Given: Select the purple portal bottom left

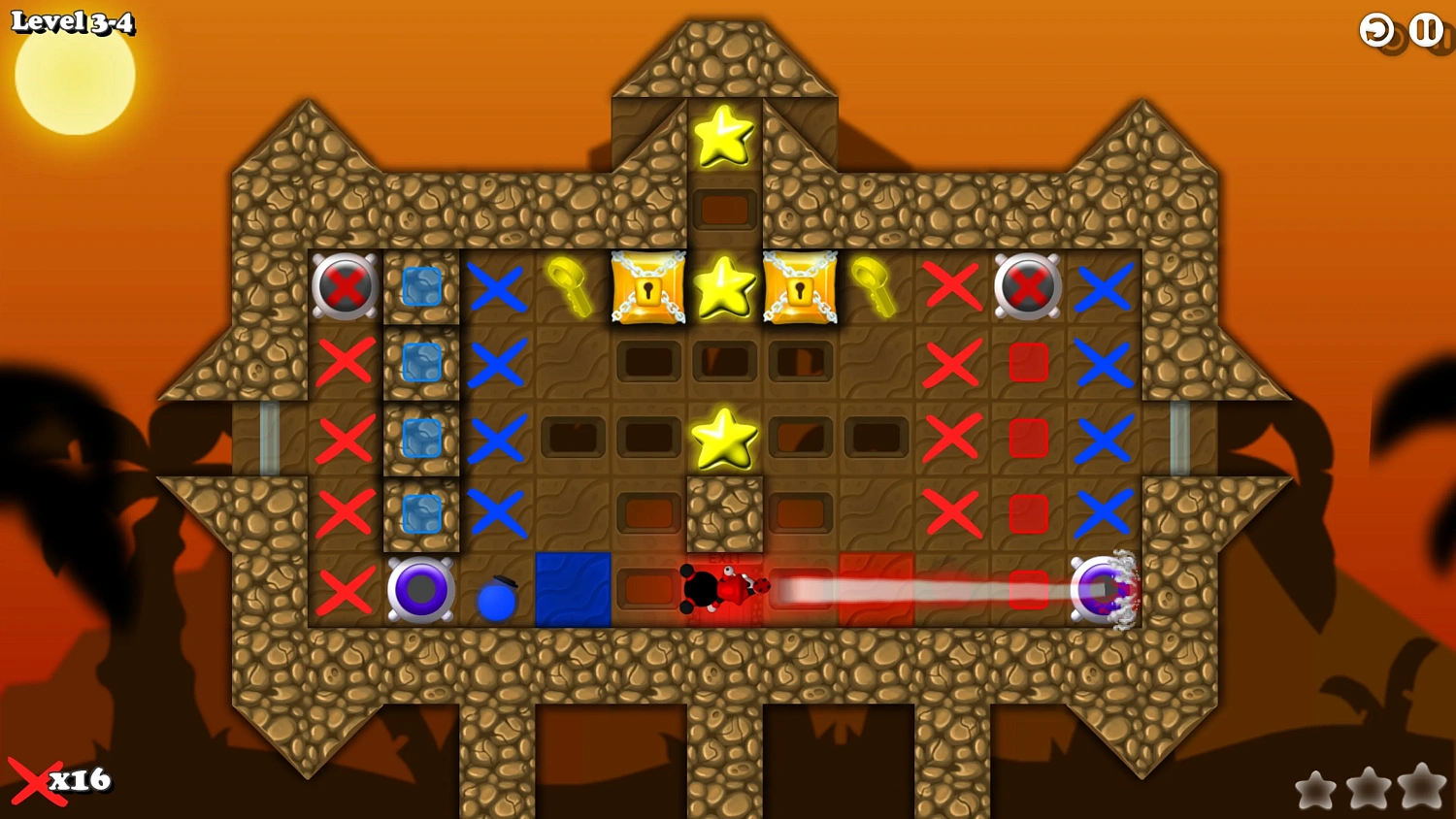Looking at the screenshot, I should (x=420, y=590).
